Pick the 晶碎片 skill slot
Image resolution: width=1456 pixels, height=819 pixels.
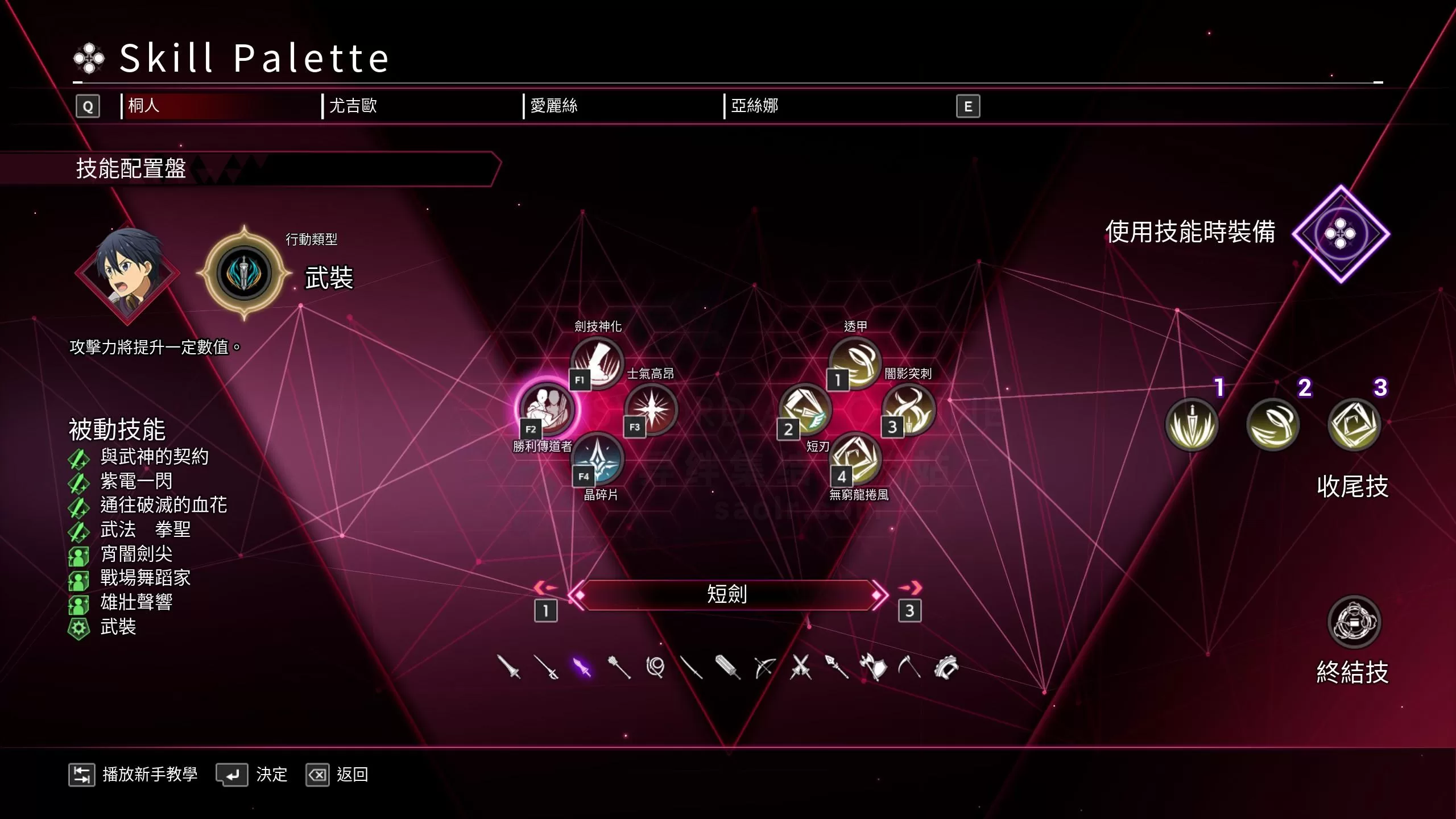tap(597, 458)
